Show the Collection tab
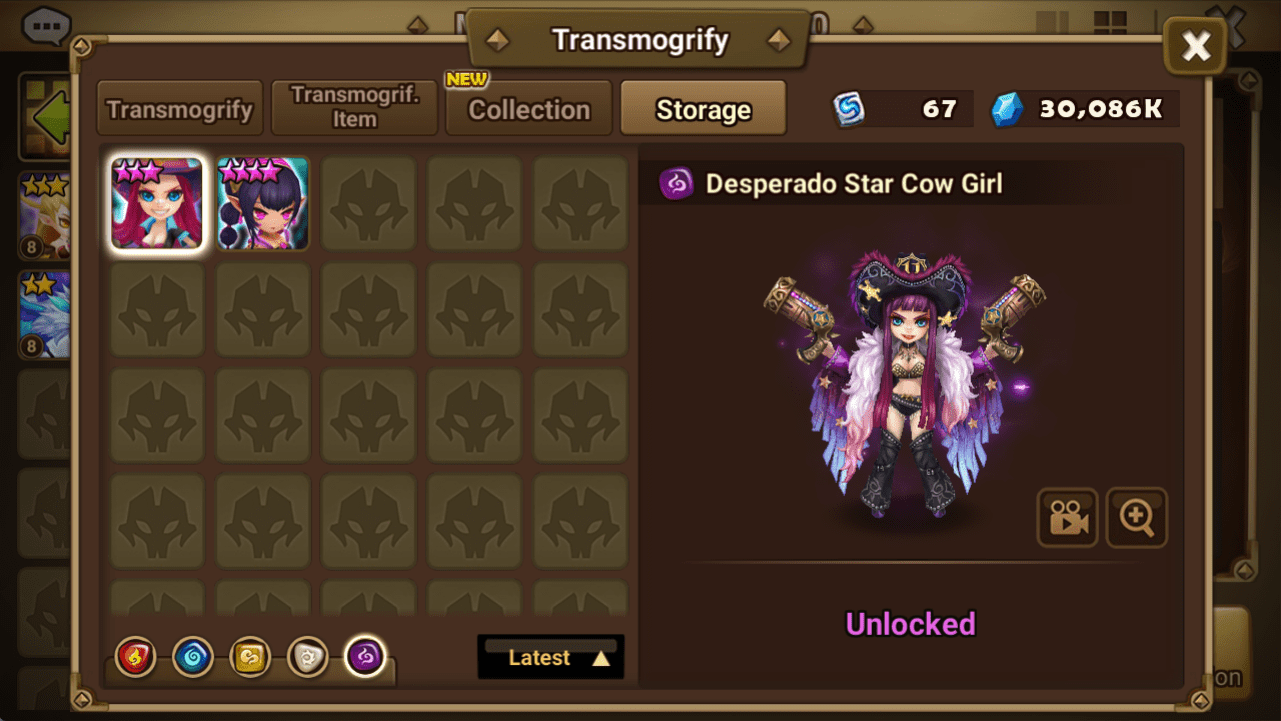Viewport: 1281px width, 721px height. click(529, 109)
